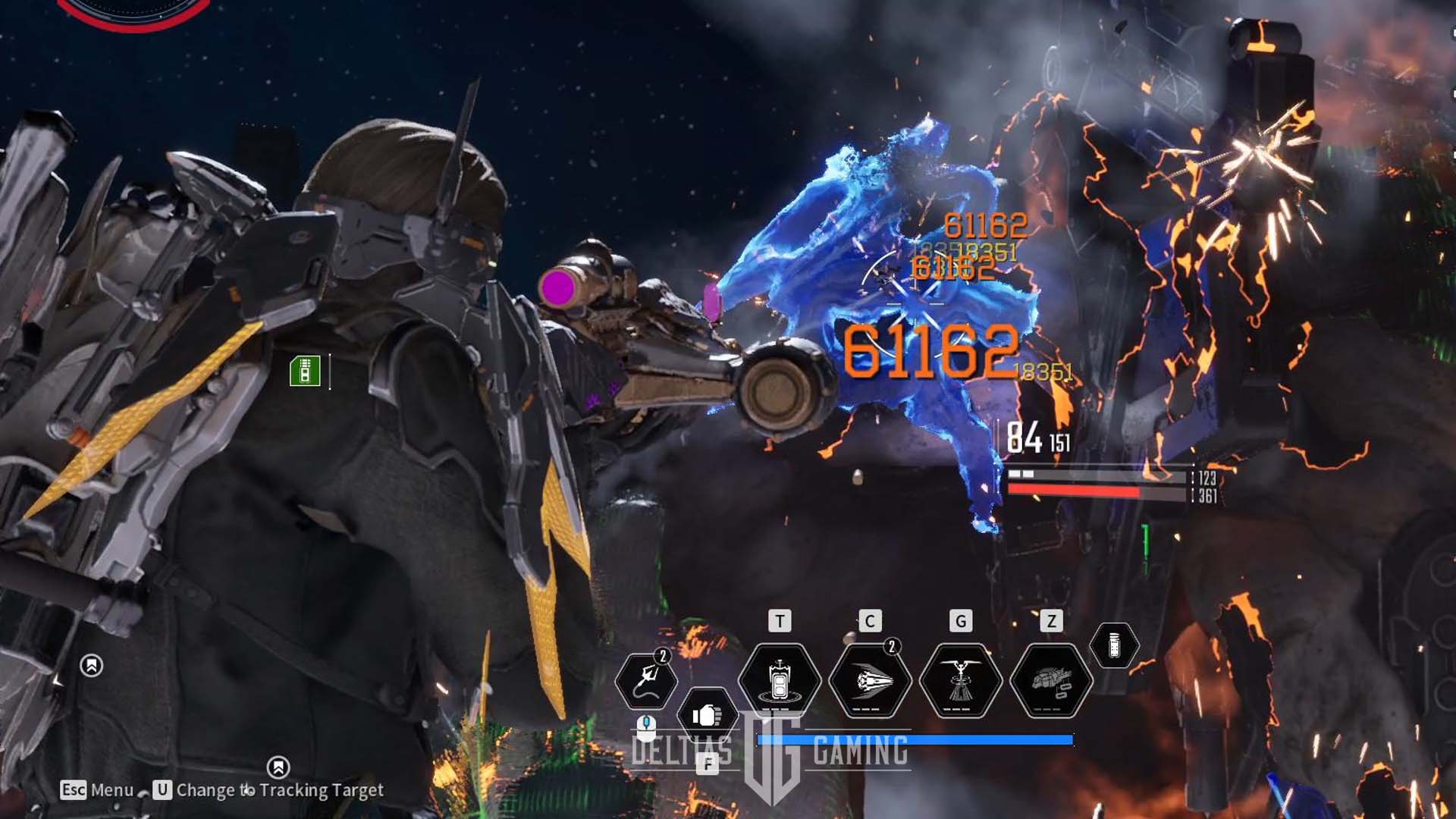1456x819 pixels.
Task: Trigger the spiked projectile skill
Action: pyautogui.click(x=870, y=680)
